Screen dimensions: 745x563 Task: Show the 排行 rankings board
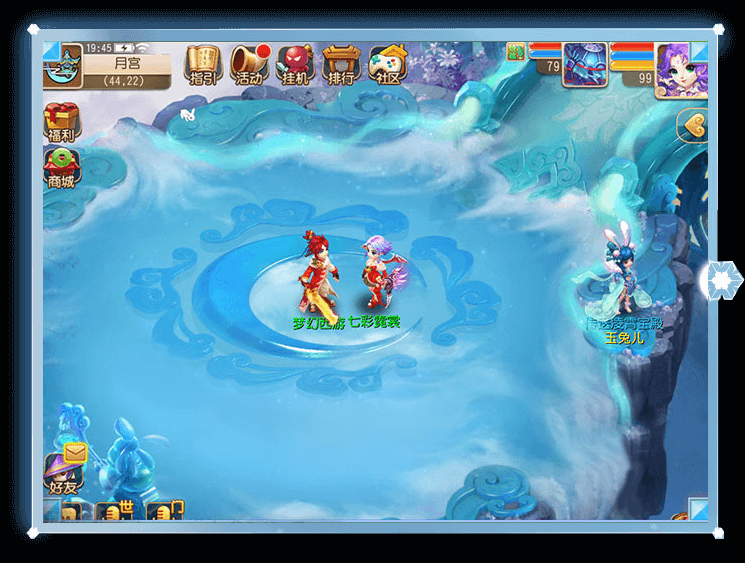[x=340, y=65]
